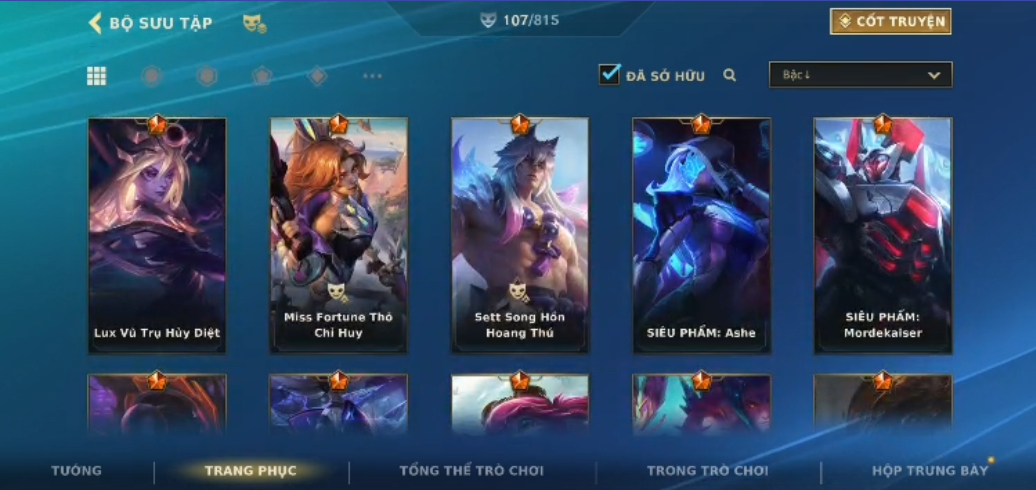Viewport: 1036px width, 490px height.
Task: Go back from Bộ Sưu Tập
Action: [96, 23]
